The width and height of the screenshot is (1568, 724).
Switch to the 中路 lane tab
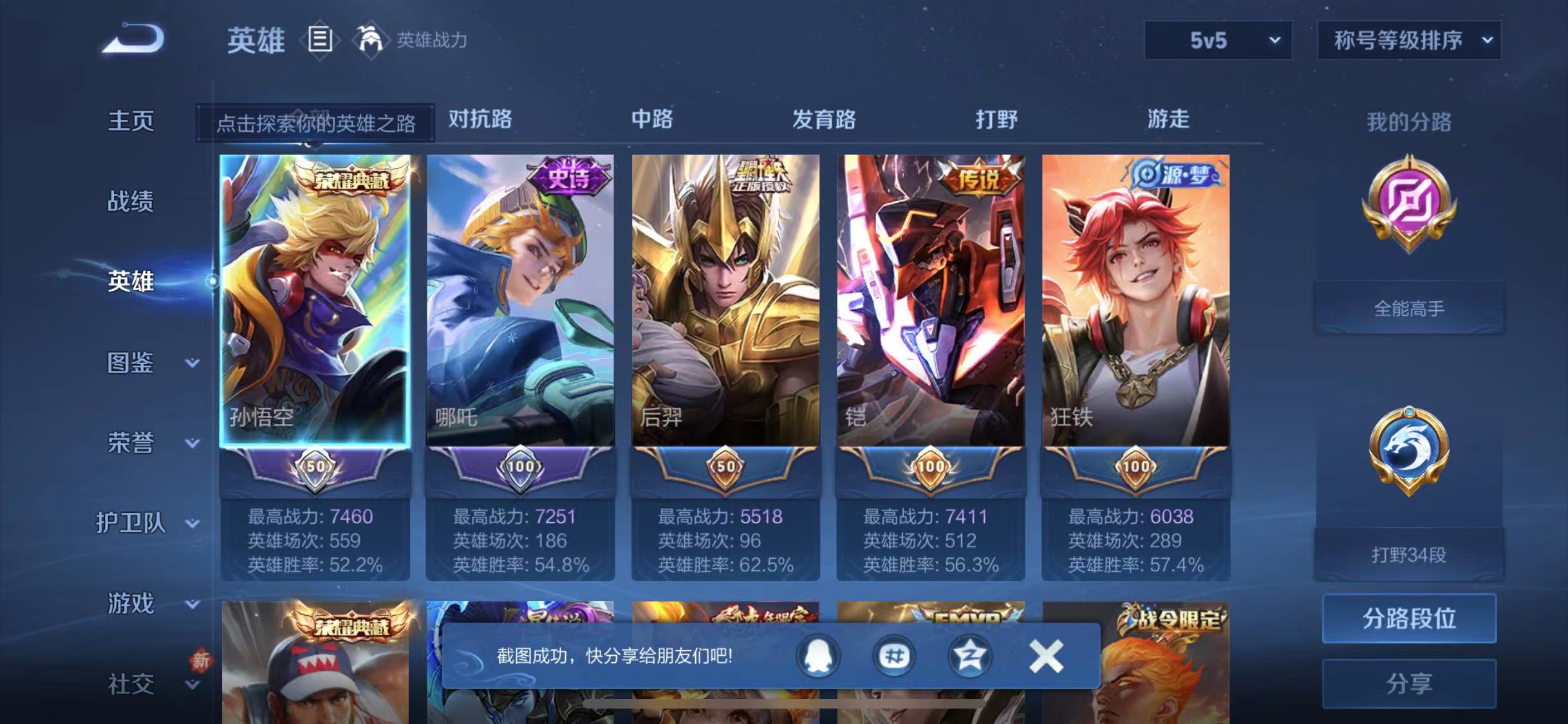[651, 120]
